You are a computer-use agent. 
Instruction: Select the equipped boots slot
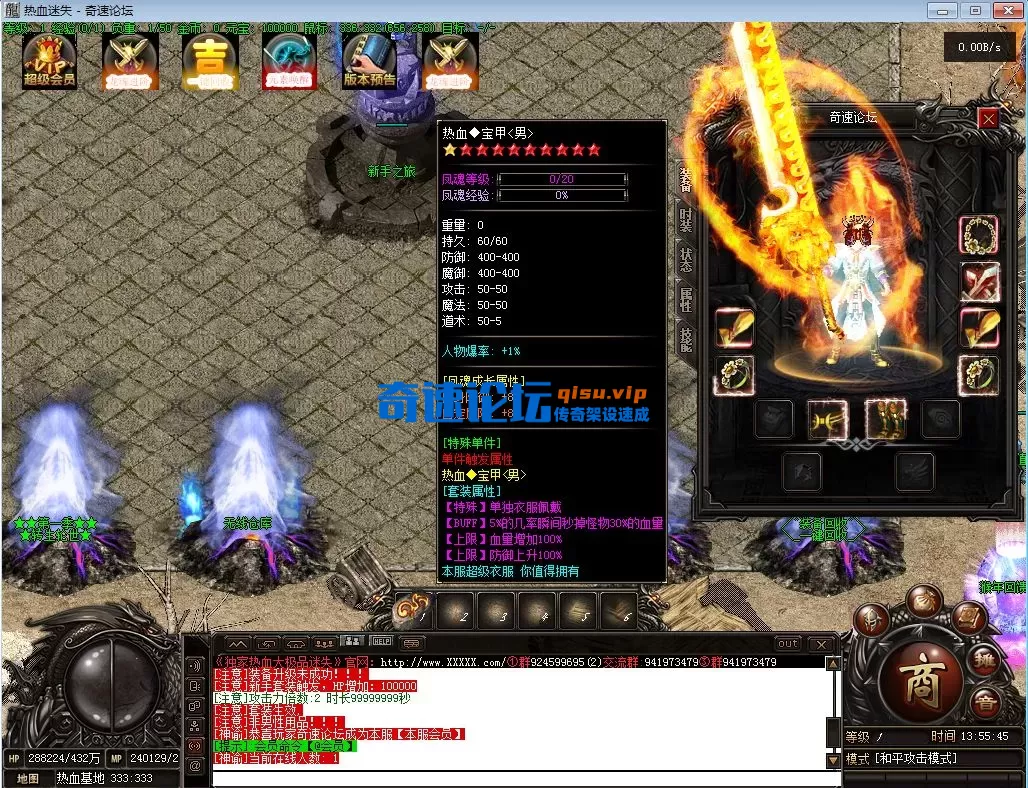885,420
